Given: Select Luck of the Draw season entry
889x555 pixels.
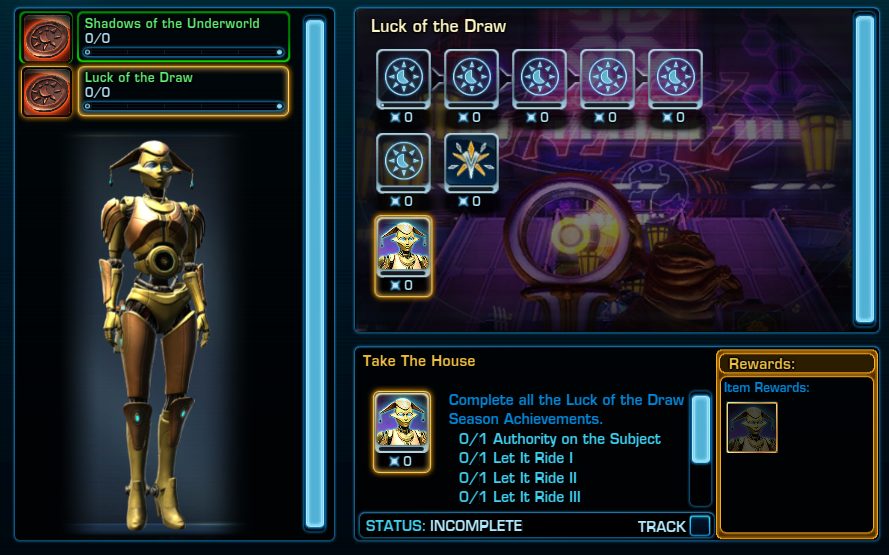Looking at the screenshot, I should pyautogui.click(x=183, y=91).
